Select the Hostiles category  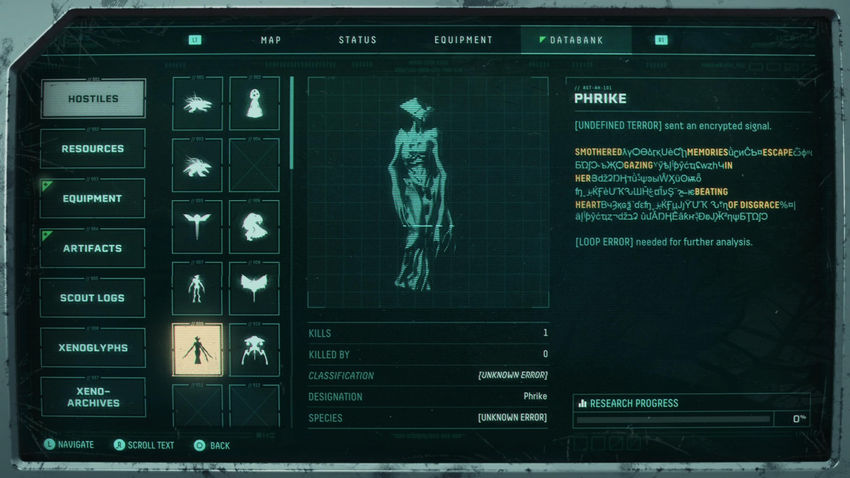(x=93, y=99)
